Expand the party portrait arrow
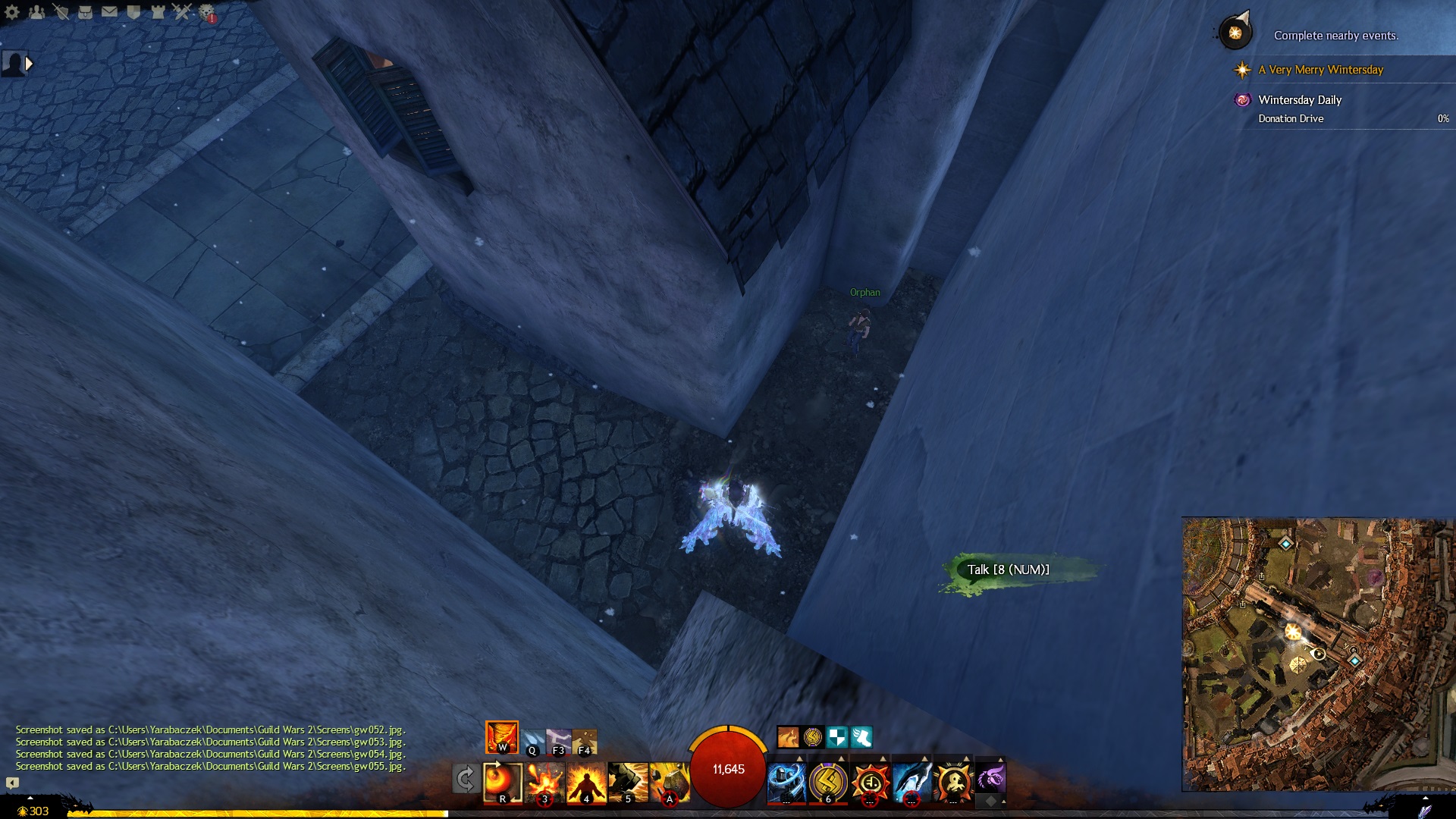1456x819 pixels. [x=29, y=64]
